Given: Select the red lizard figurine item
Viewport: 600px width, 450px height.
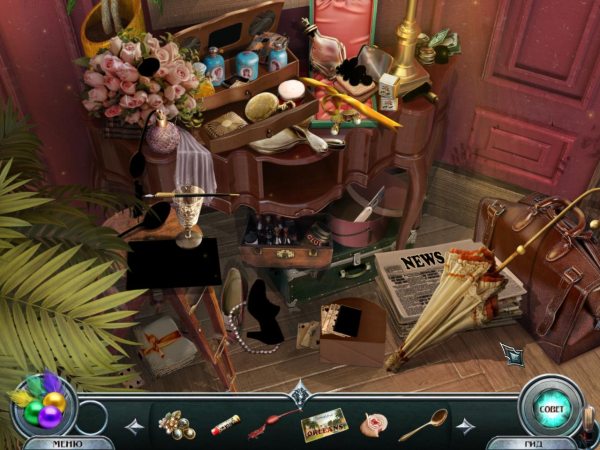Looking at the screenshot, I should (273, 424).
